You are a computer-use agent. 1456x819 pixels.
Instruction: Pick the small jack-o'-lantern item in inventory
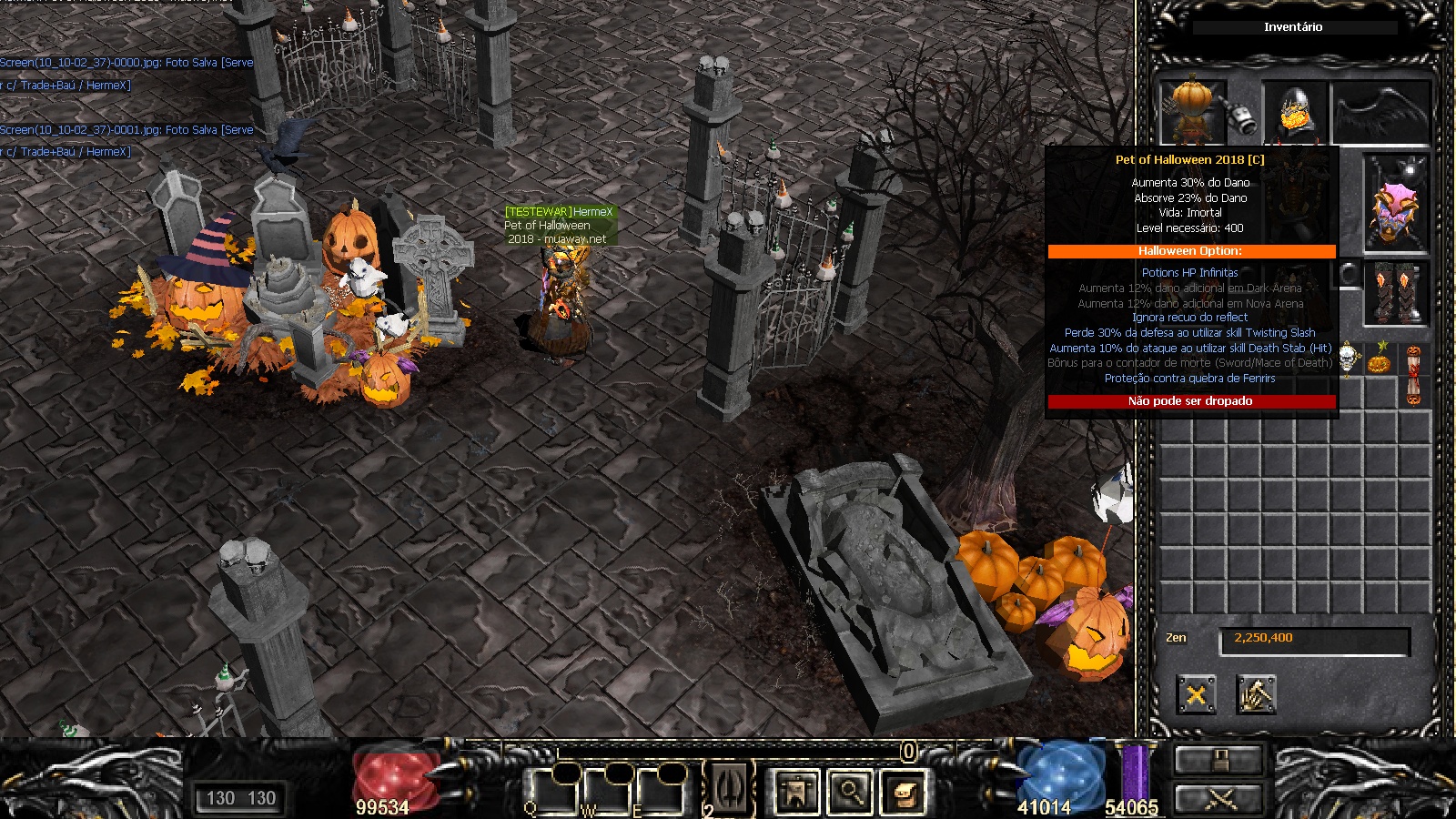(x=1380, y=360)
